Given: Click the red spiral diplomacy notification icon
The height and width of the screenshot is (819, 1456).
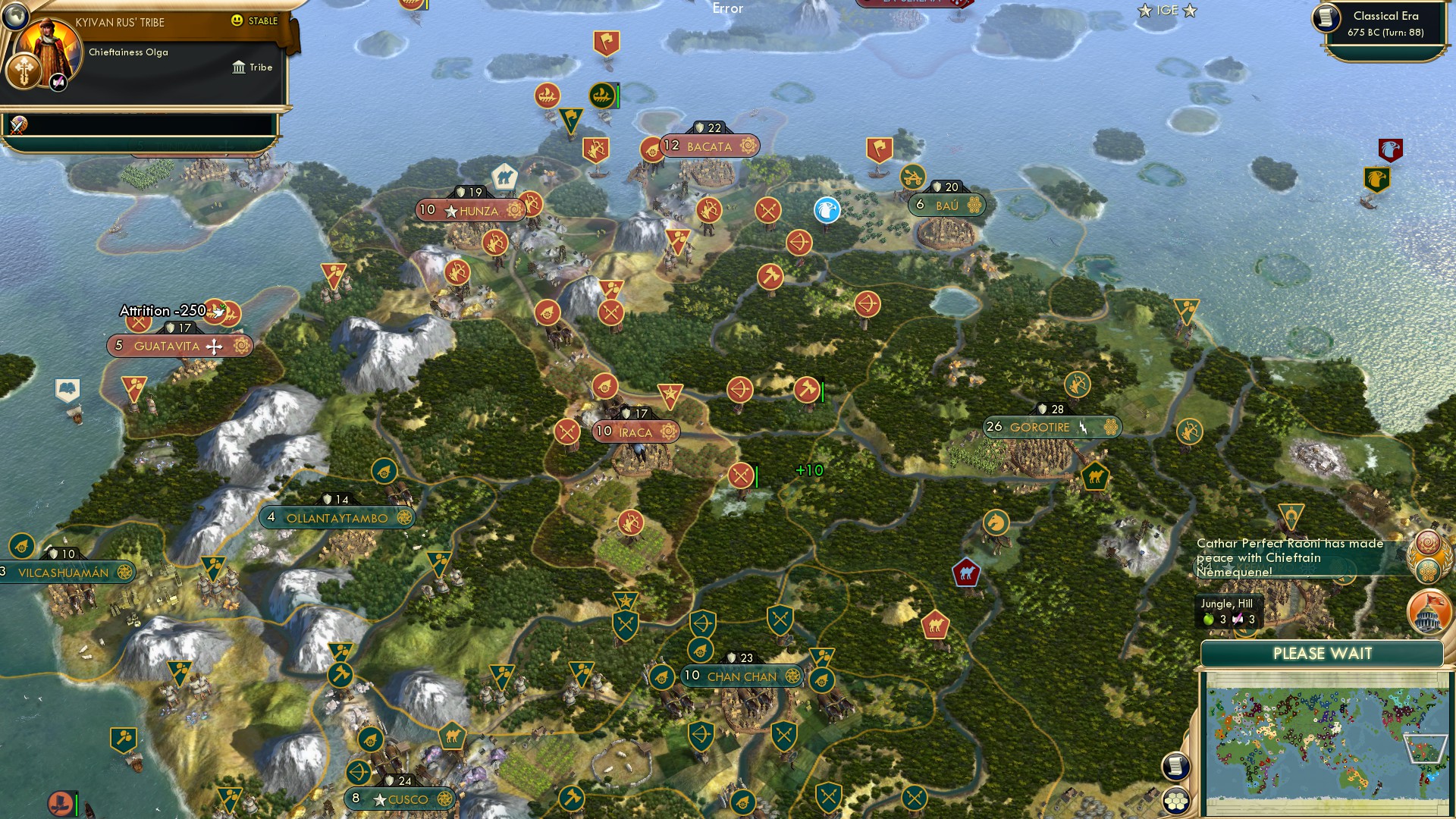Looking at the screenshot, I should pyautogui.click(x=1428, y=541).
